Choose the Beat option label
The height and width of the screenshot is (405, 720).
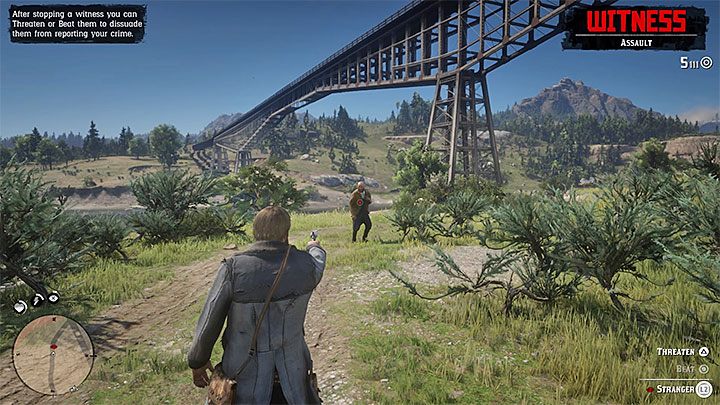tap(683, 369)
